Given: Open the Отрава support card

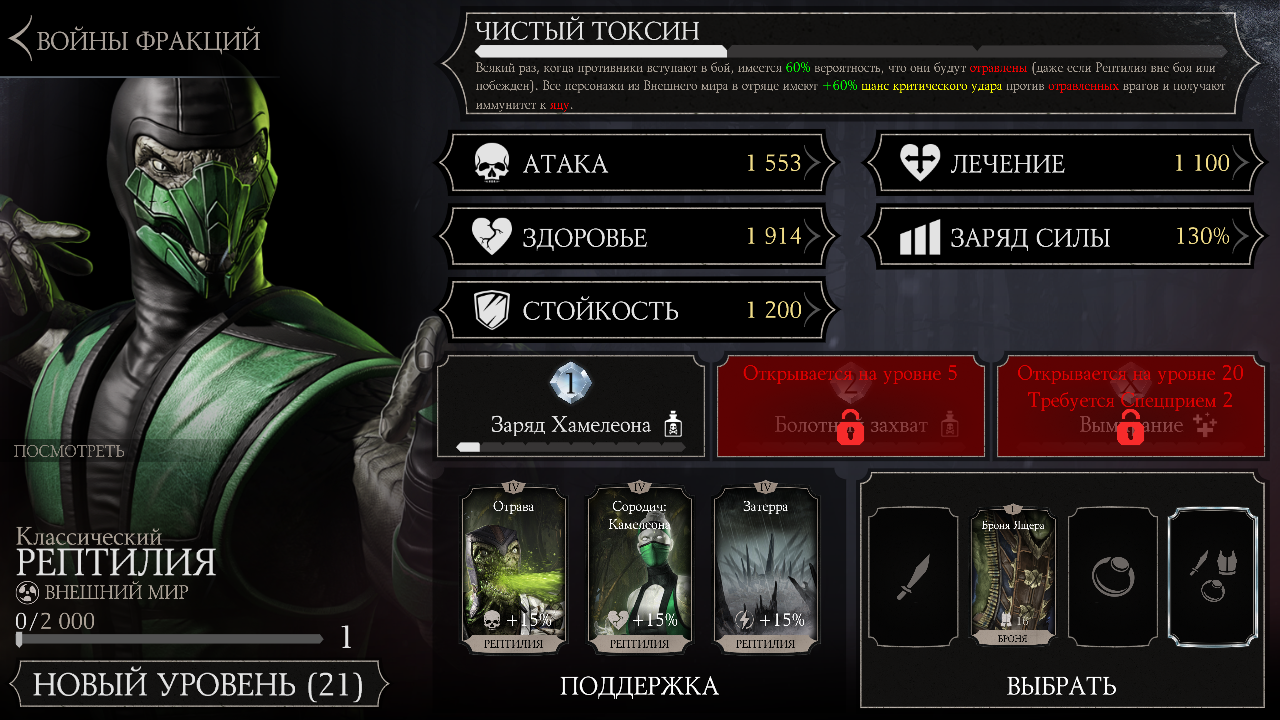Looking at the screenshot, I should pos(513,570).
